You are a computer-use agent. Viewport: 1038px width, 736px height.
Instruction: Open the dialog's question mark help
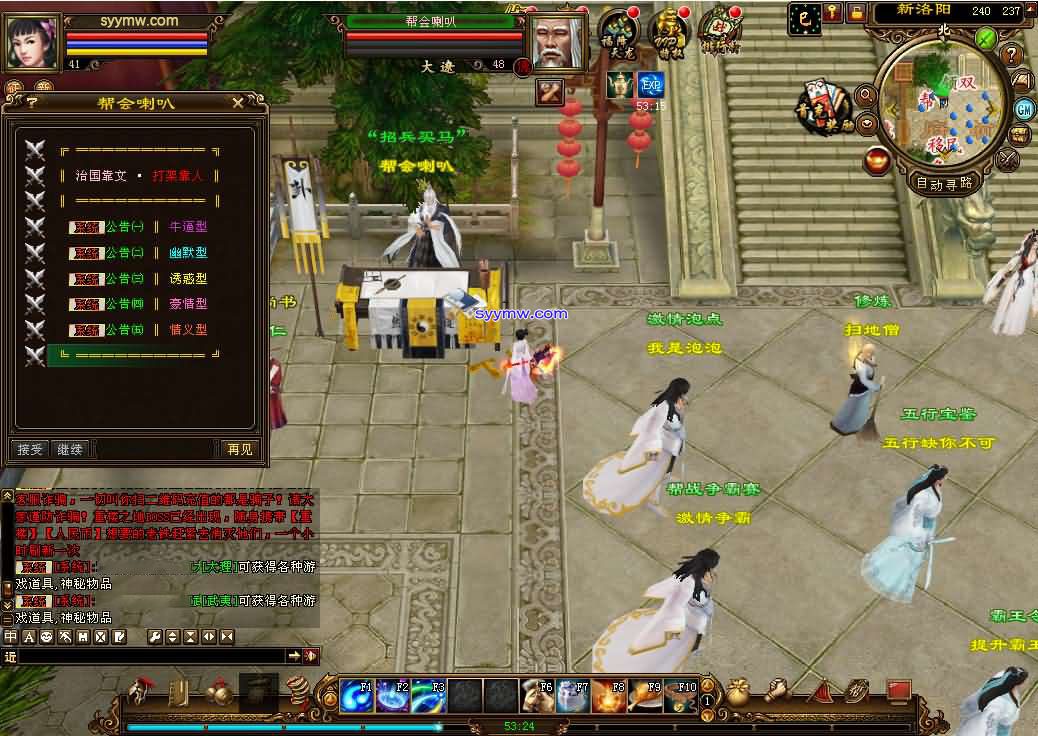(32, 102)
